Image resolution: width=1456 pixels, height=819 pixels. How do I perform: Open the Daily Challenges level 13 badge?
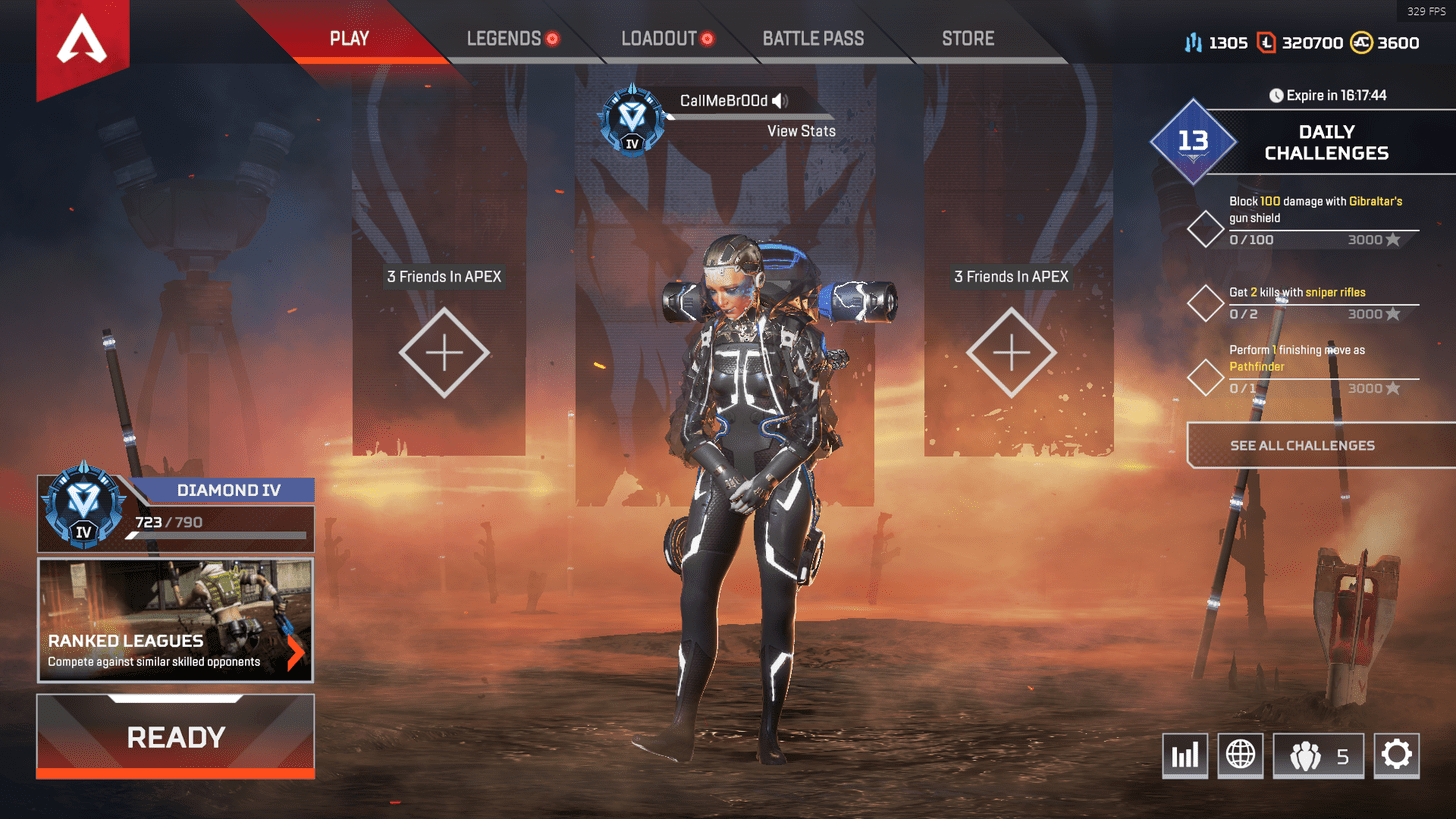(1193, 141)
